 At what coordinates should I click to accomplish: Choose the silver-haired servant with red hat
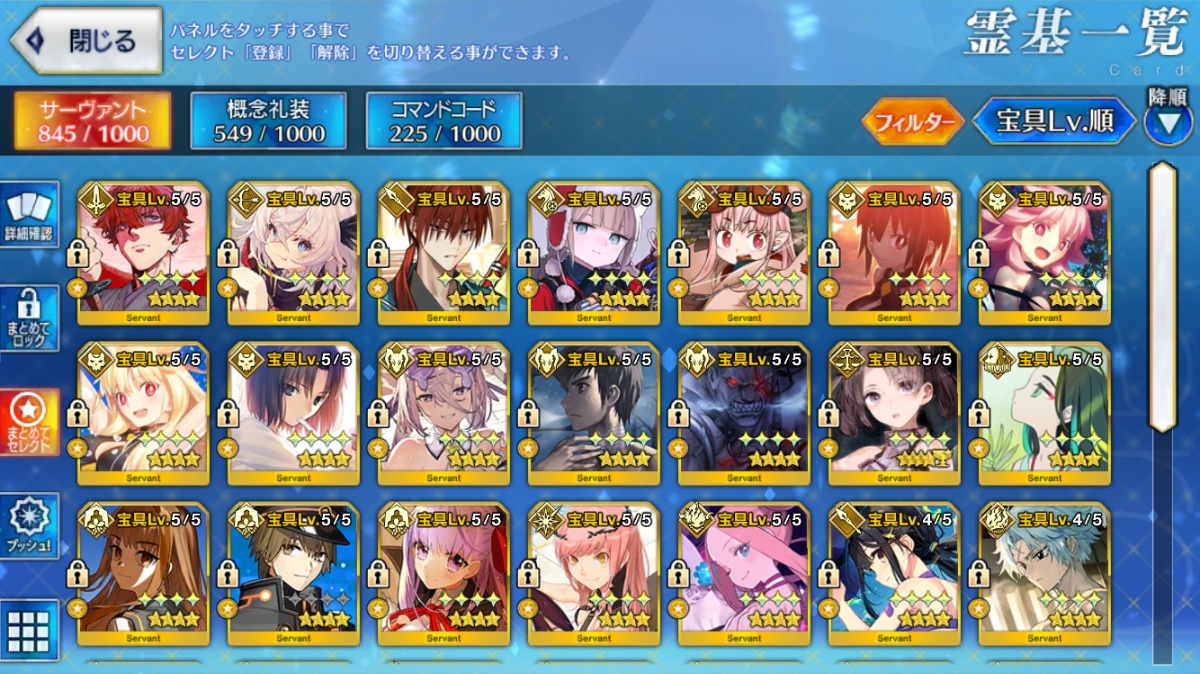pos(594,254)
